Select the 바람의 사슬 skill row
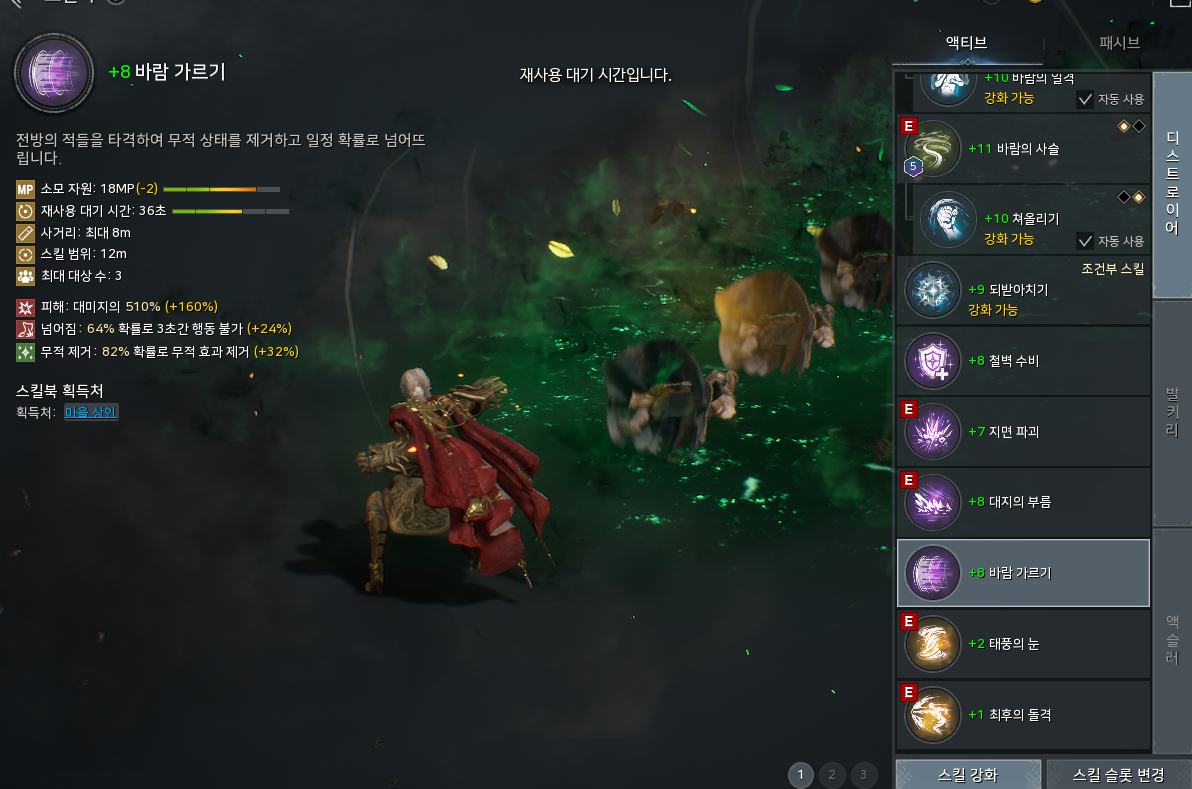The width and height of the screenshot is (1192, 789). point(1023,149)
